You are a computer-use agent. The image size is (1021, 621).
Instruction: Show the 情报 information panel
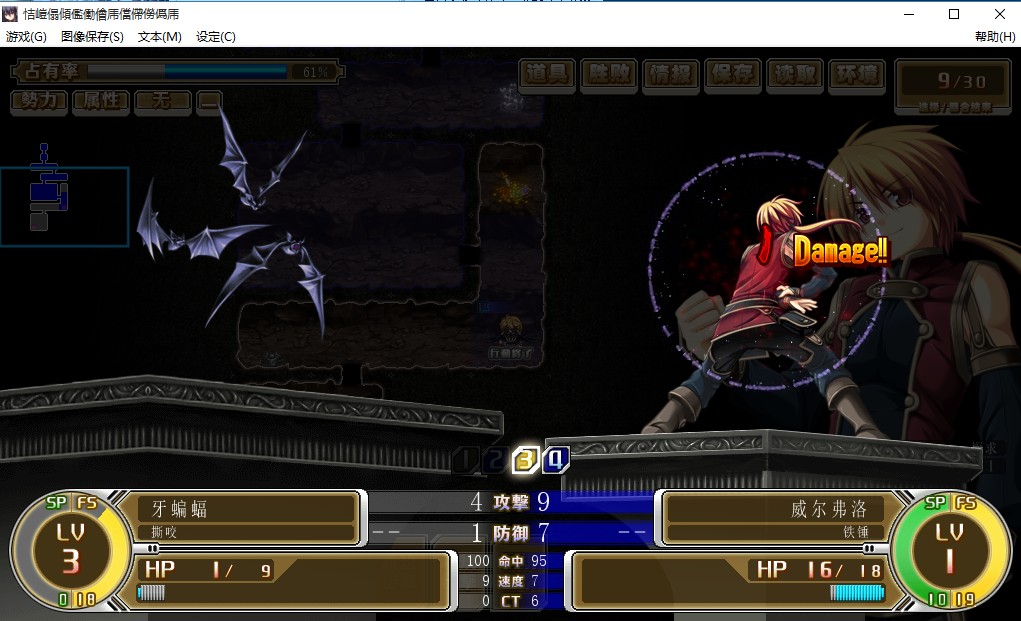click(x=671, y=74)
